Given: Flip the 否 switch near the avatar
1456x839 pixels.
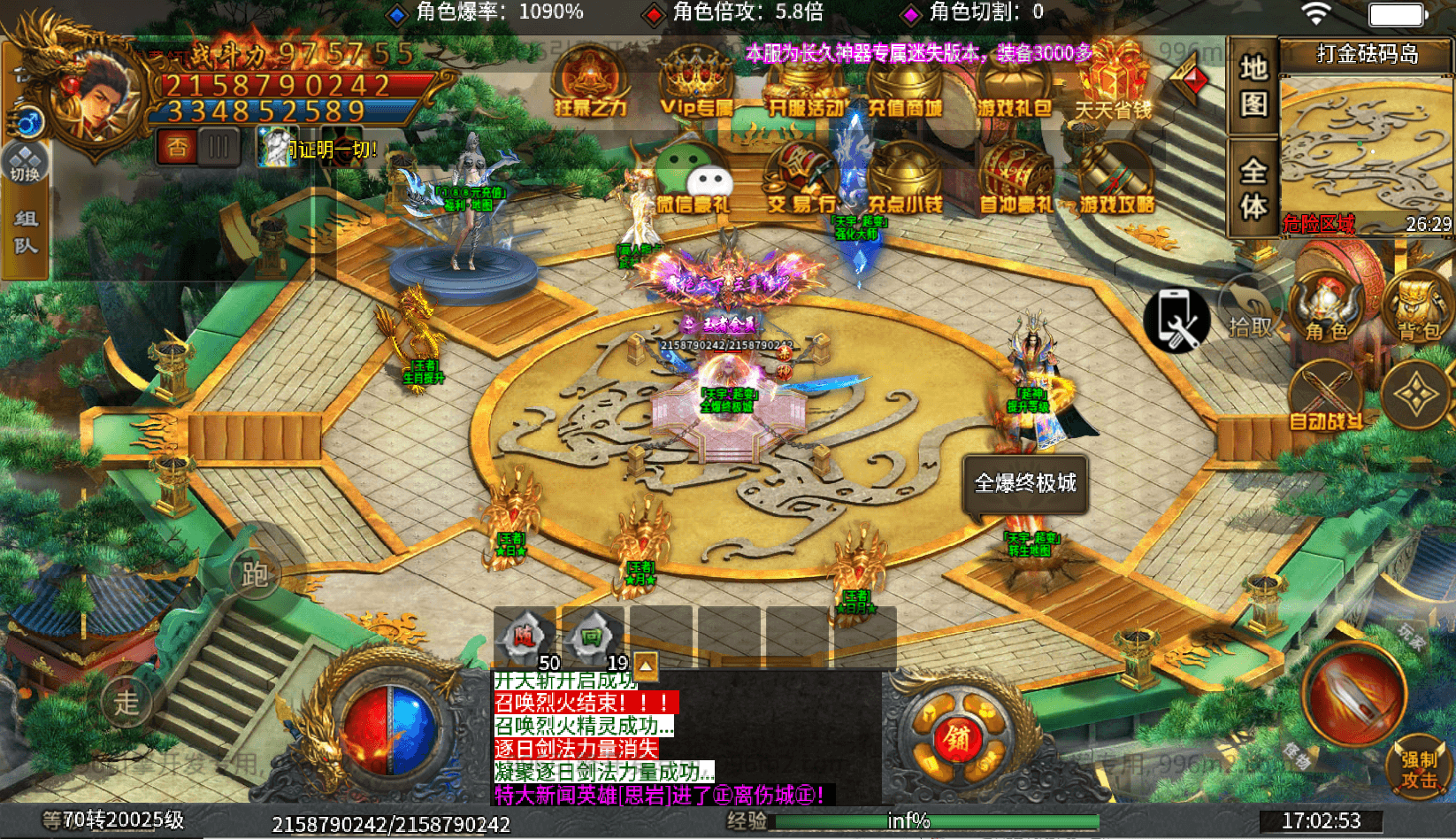Looking at the screenshot, I should [x=177, y=144].
